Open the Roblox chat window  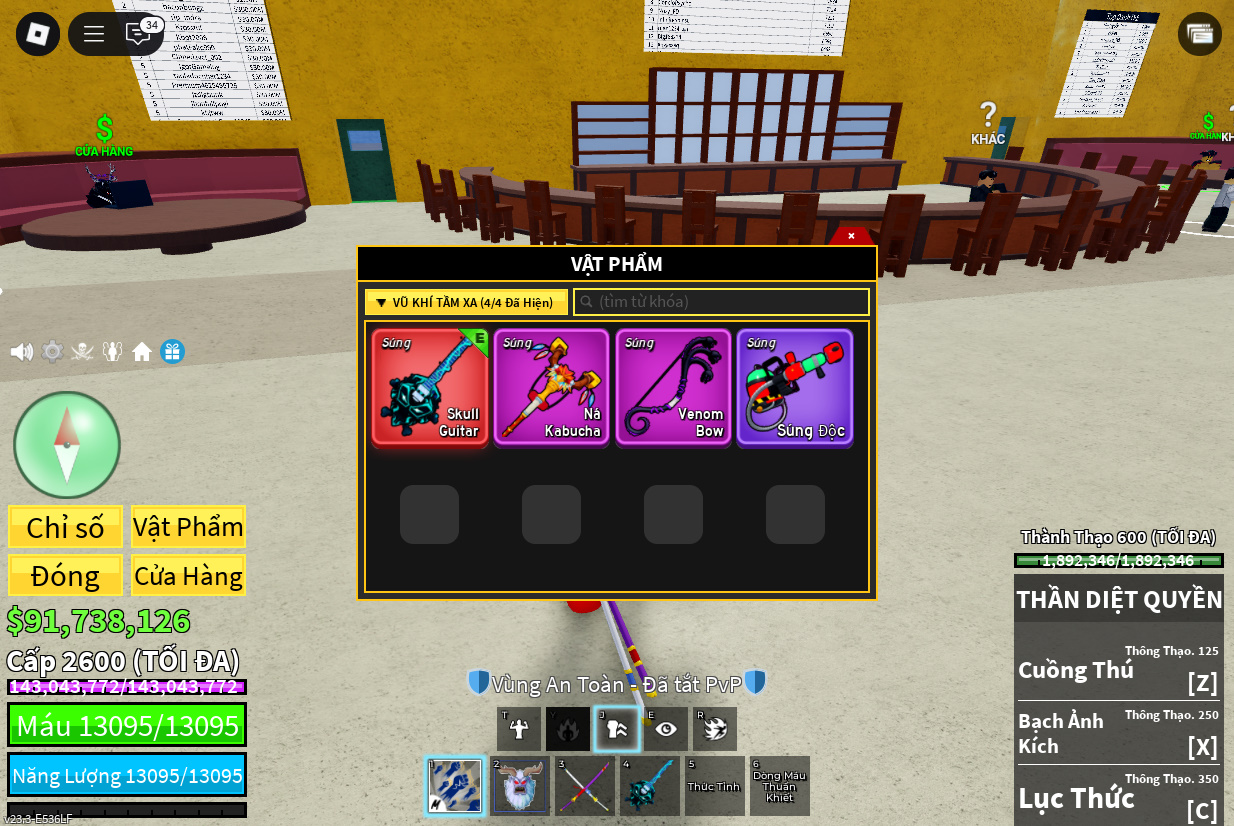(x=138, y=34)
